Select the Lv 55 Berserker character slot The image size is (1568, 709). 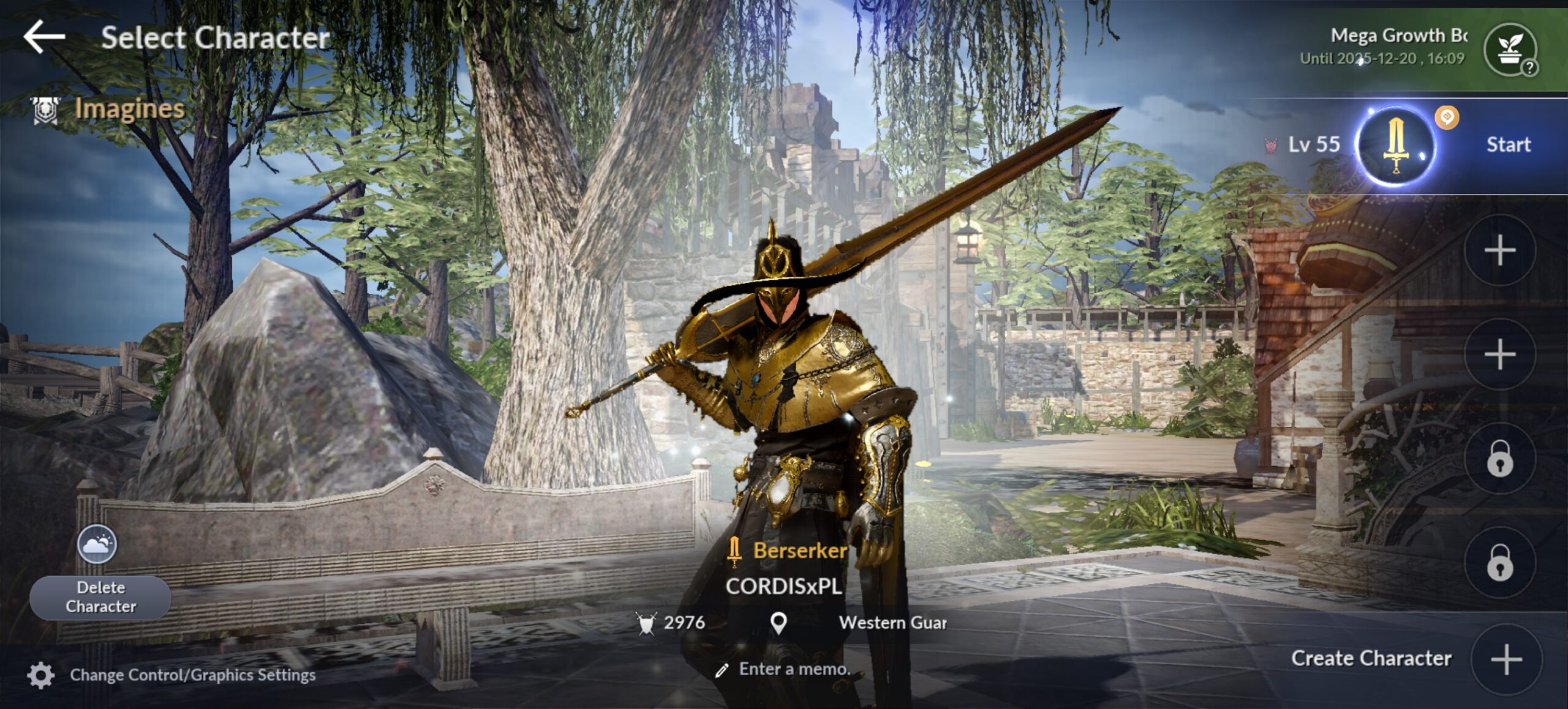pos(1395,146)
